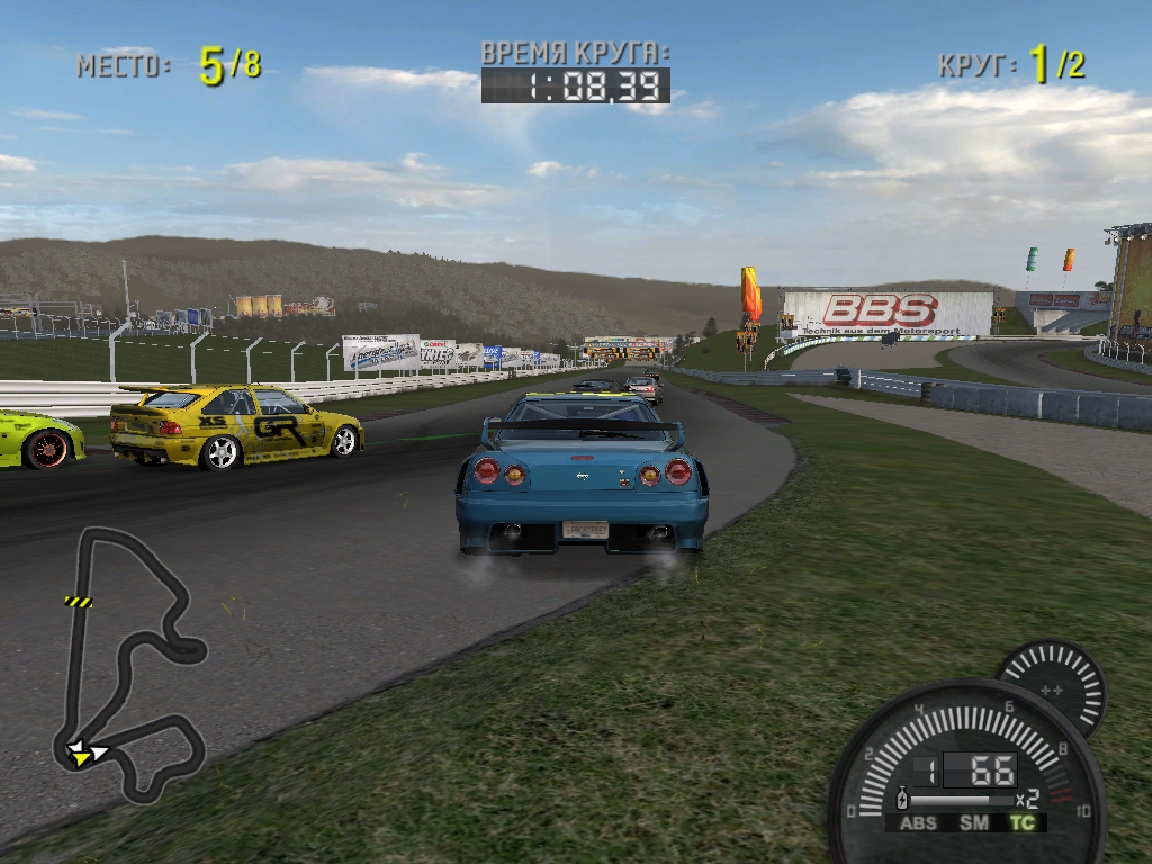Toggle the ABS assist indicator
This screenshot has width=1152, height=864.
click(918, 823)
